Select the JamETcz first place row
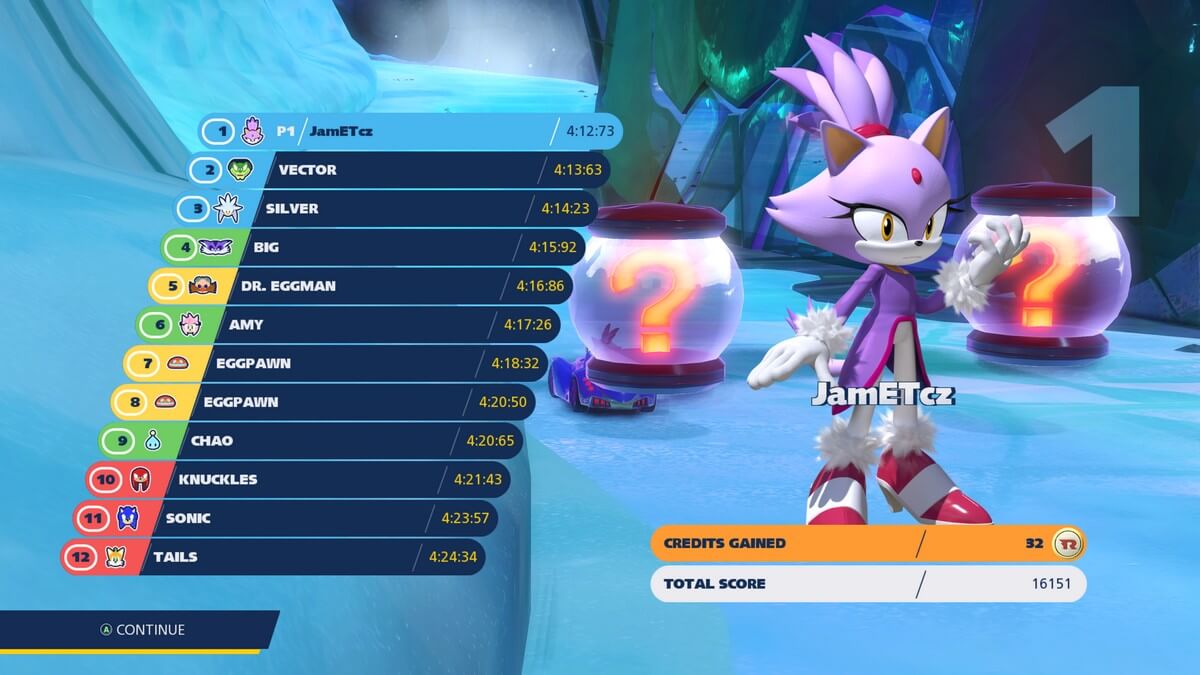Screen dimensions: 1200x675 [x=410, y=131]
